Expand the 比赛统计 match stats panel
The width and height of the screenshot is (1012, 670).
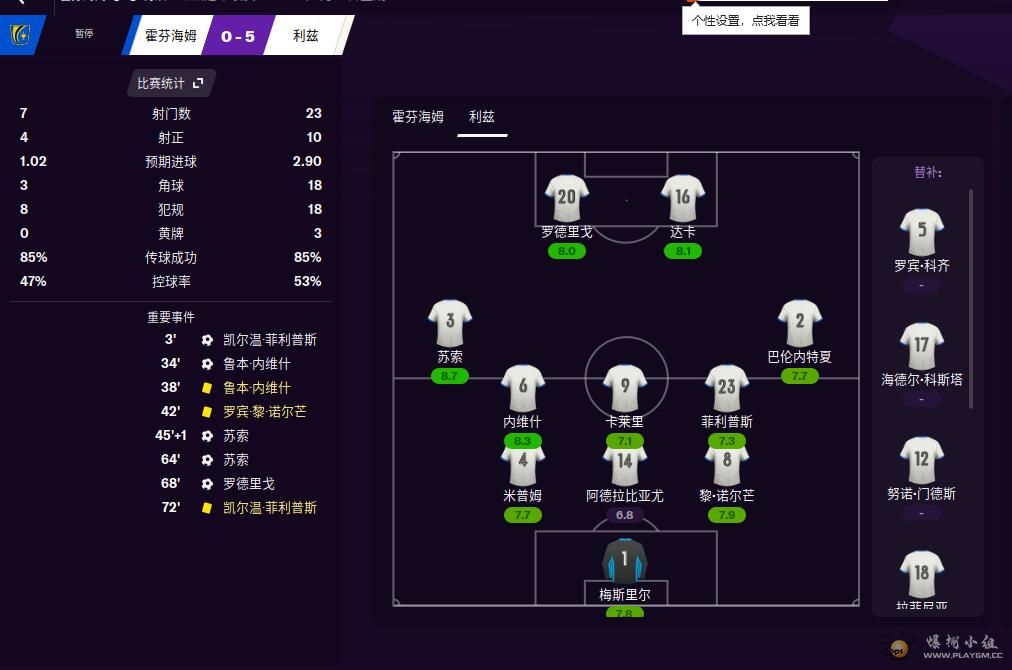171,83
